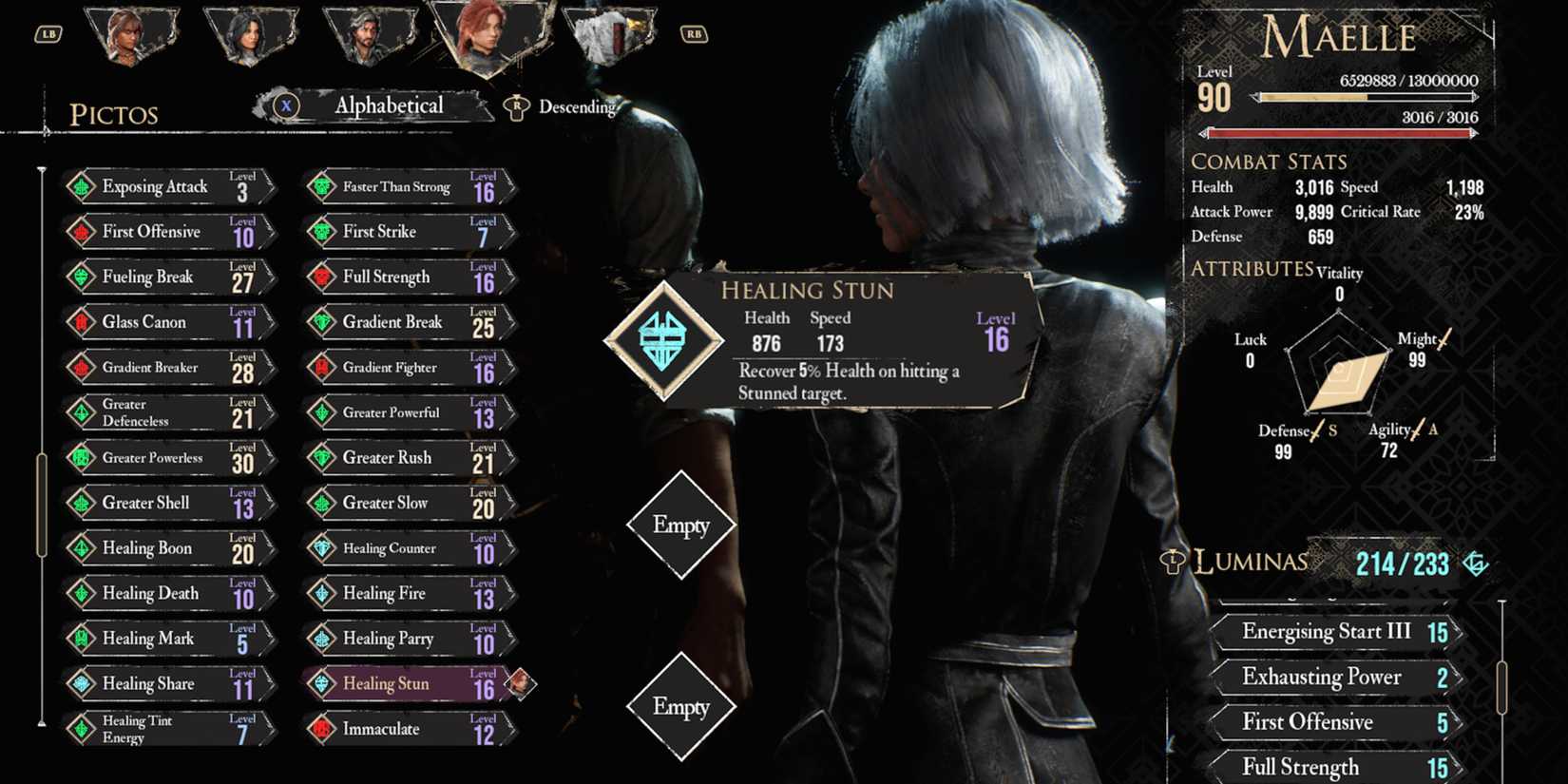Open the Alphabetical sort selector

coord(389,105)
